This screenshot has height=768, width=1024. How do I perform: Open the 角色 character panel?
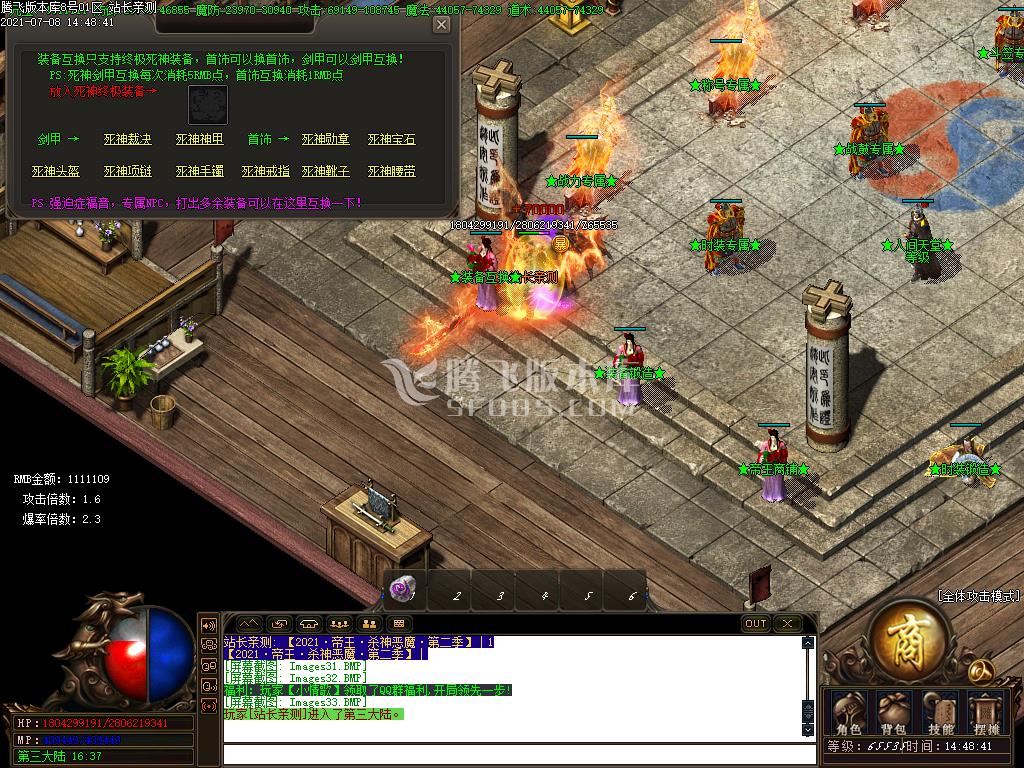(x=849, y=714)
